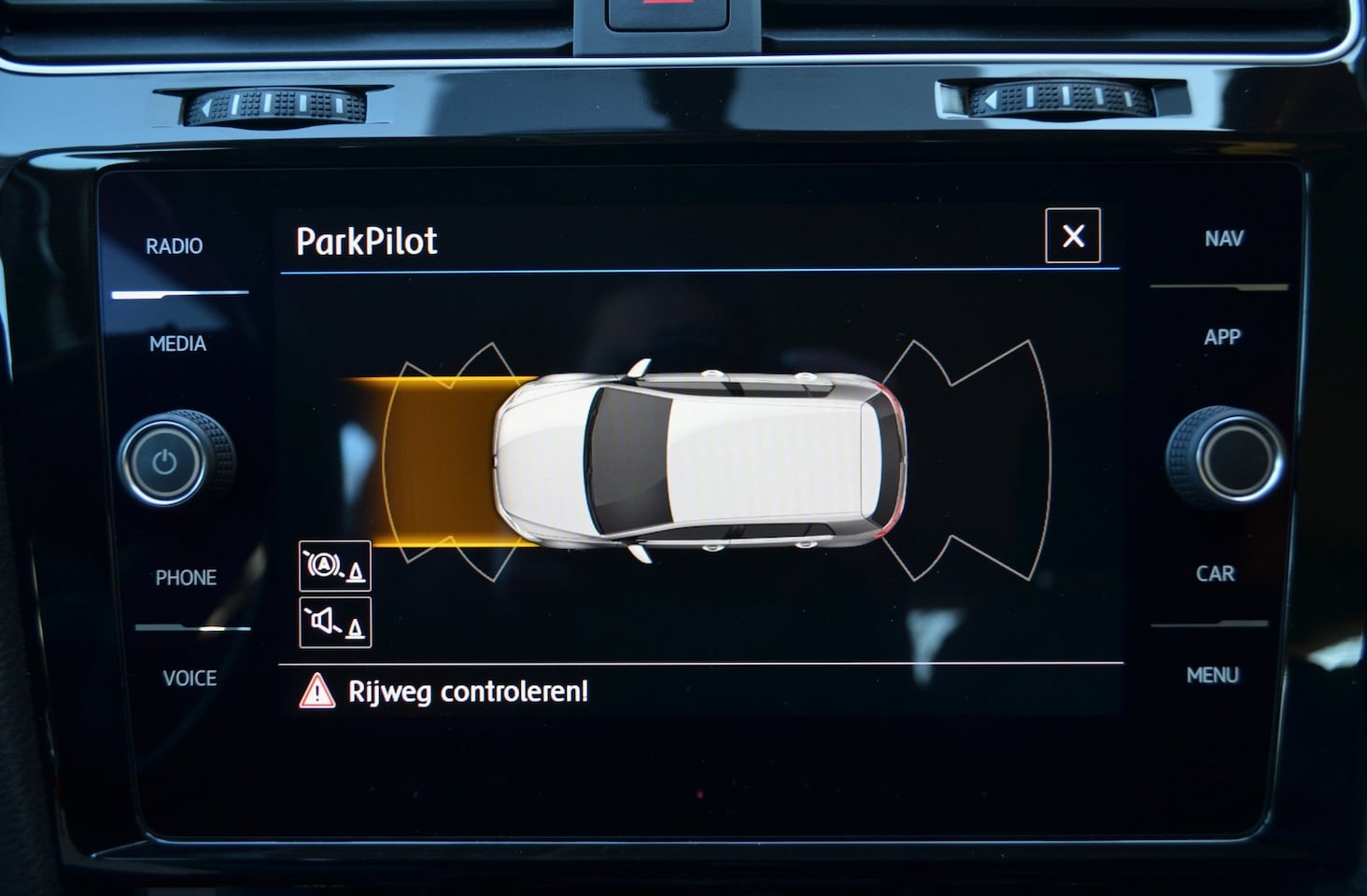The image size is (1367, 896).
Task: Open the main MENU
Action: tap(1212, 675)
